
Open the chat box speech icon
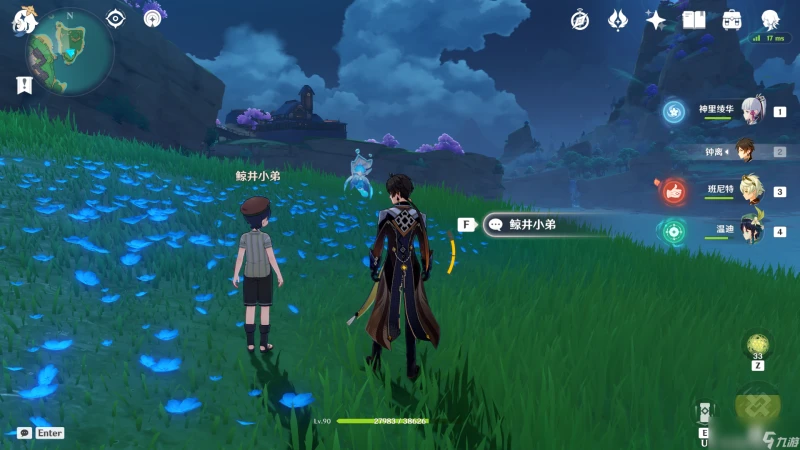(24, 433)
